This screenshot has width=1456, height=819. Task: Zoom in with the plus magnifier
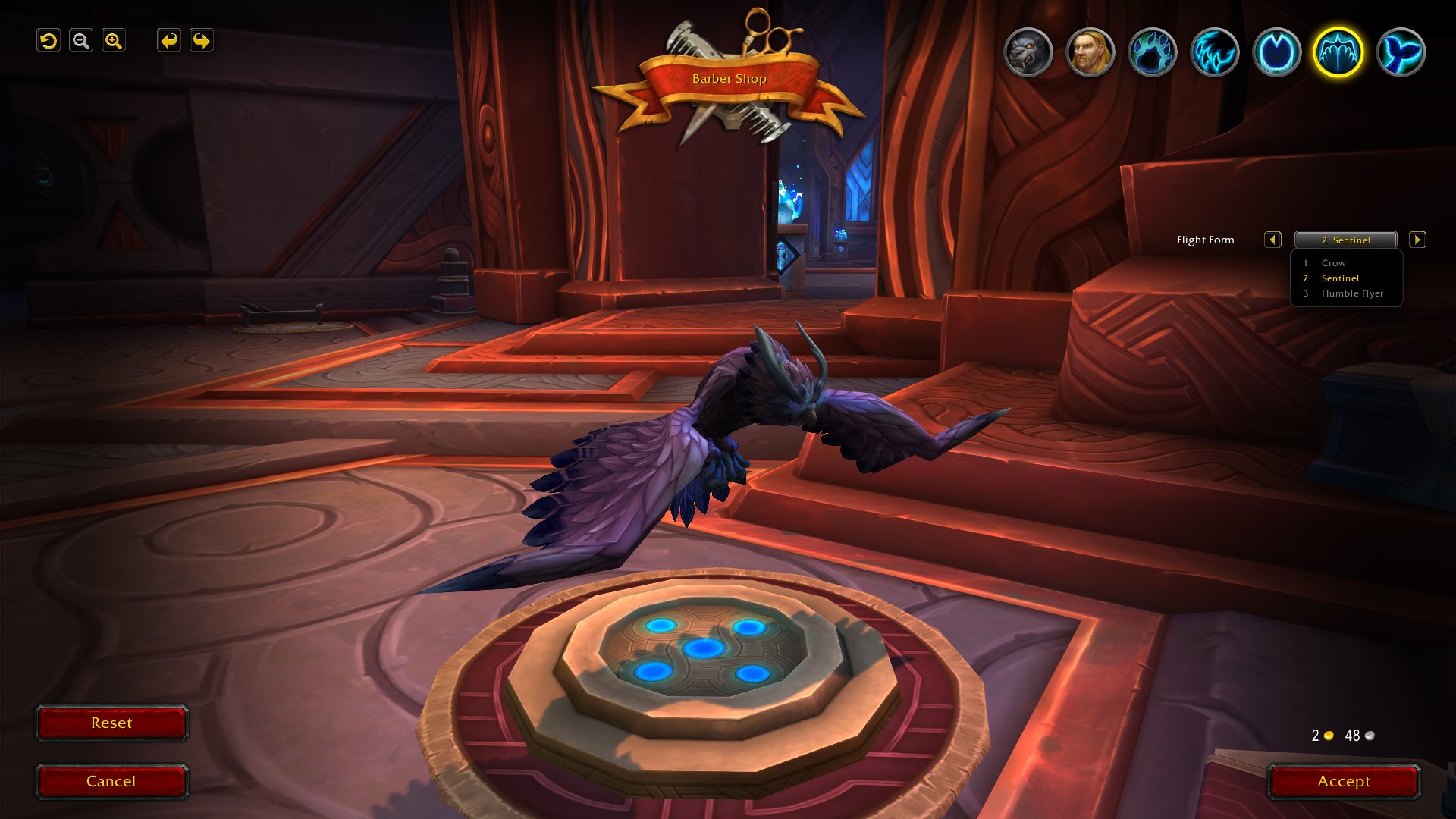coord(114,41)
